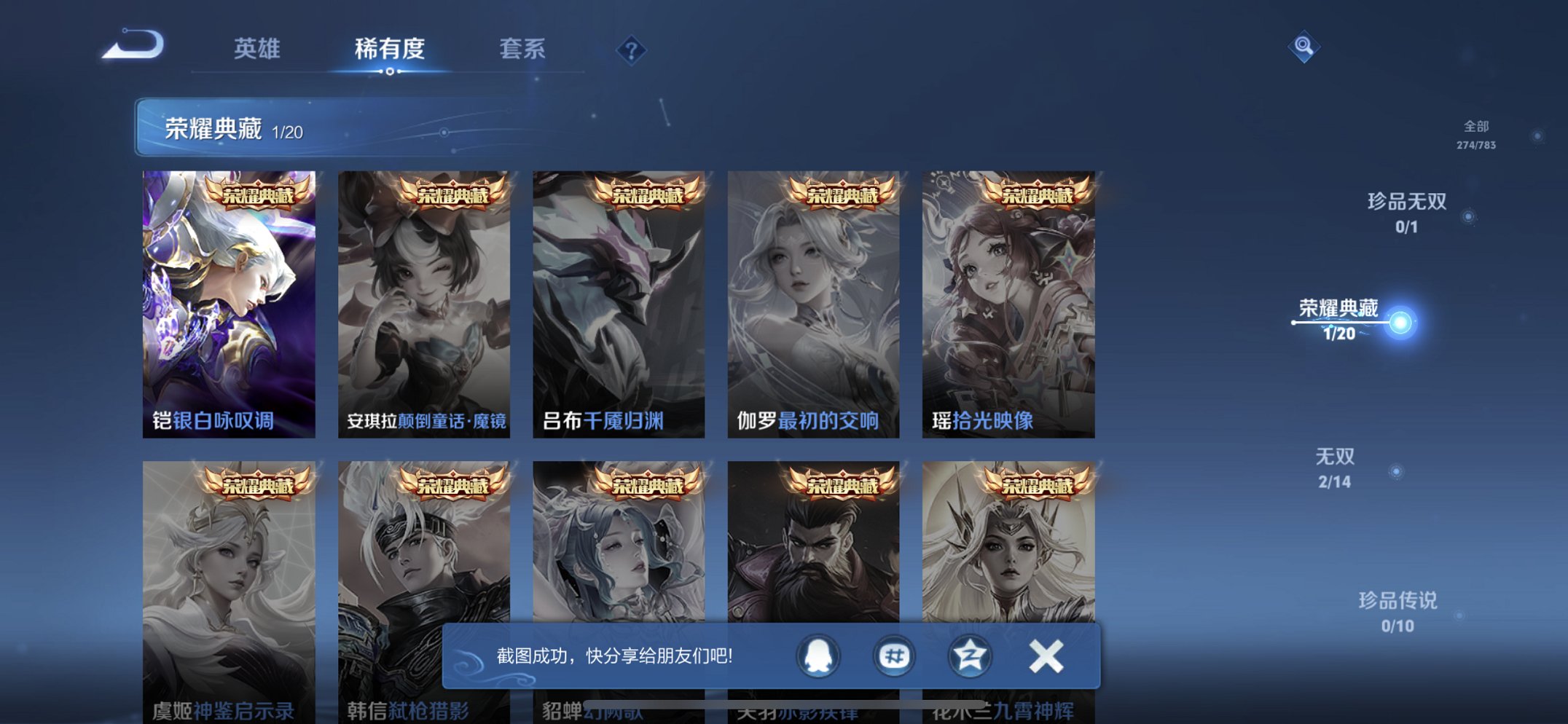Share to Kings Camp via the star icon

coord(969,655)
